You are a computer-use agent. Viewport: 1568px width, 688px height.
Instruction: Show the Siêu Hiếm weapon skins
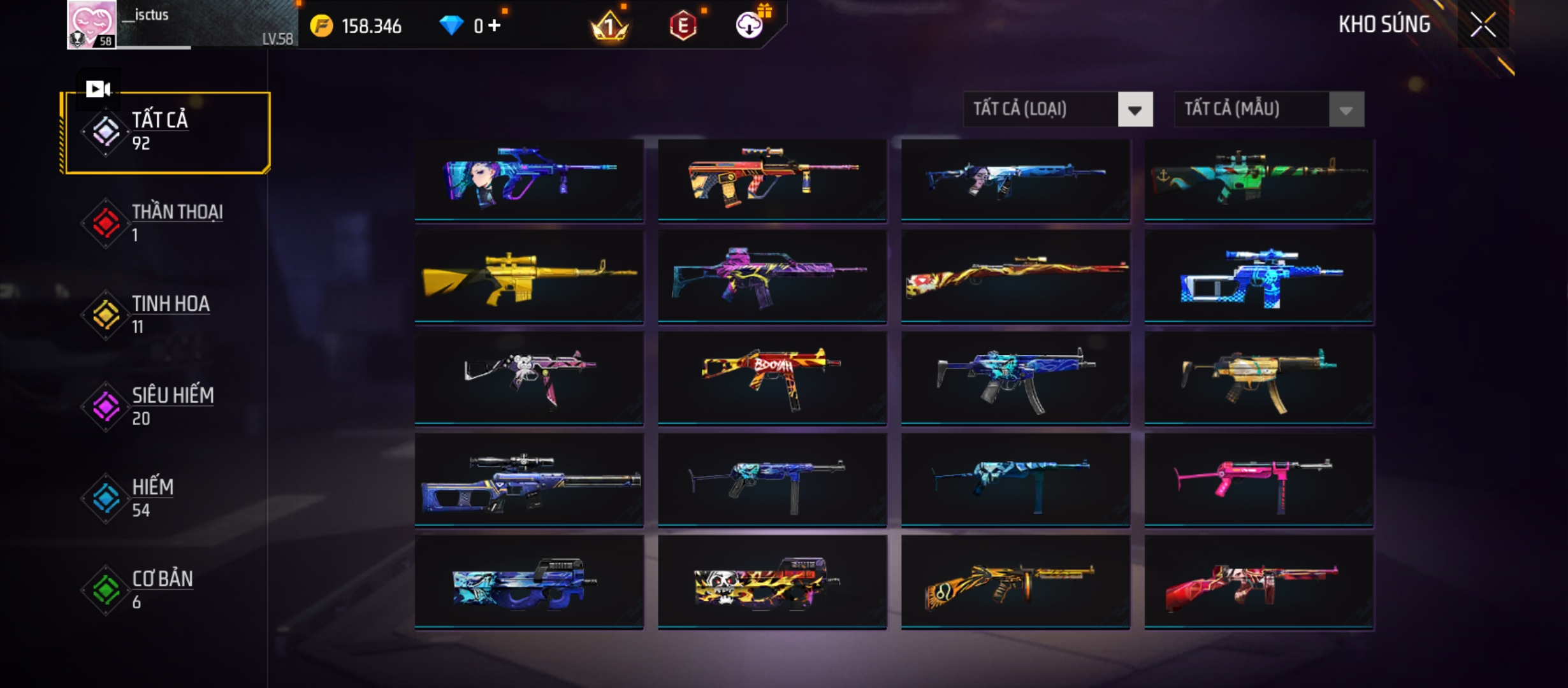click(x=167, y=406)
